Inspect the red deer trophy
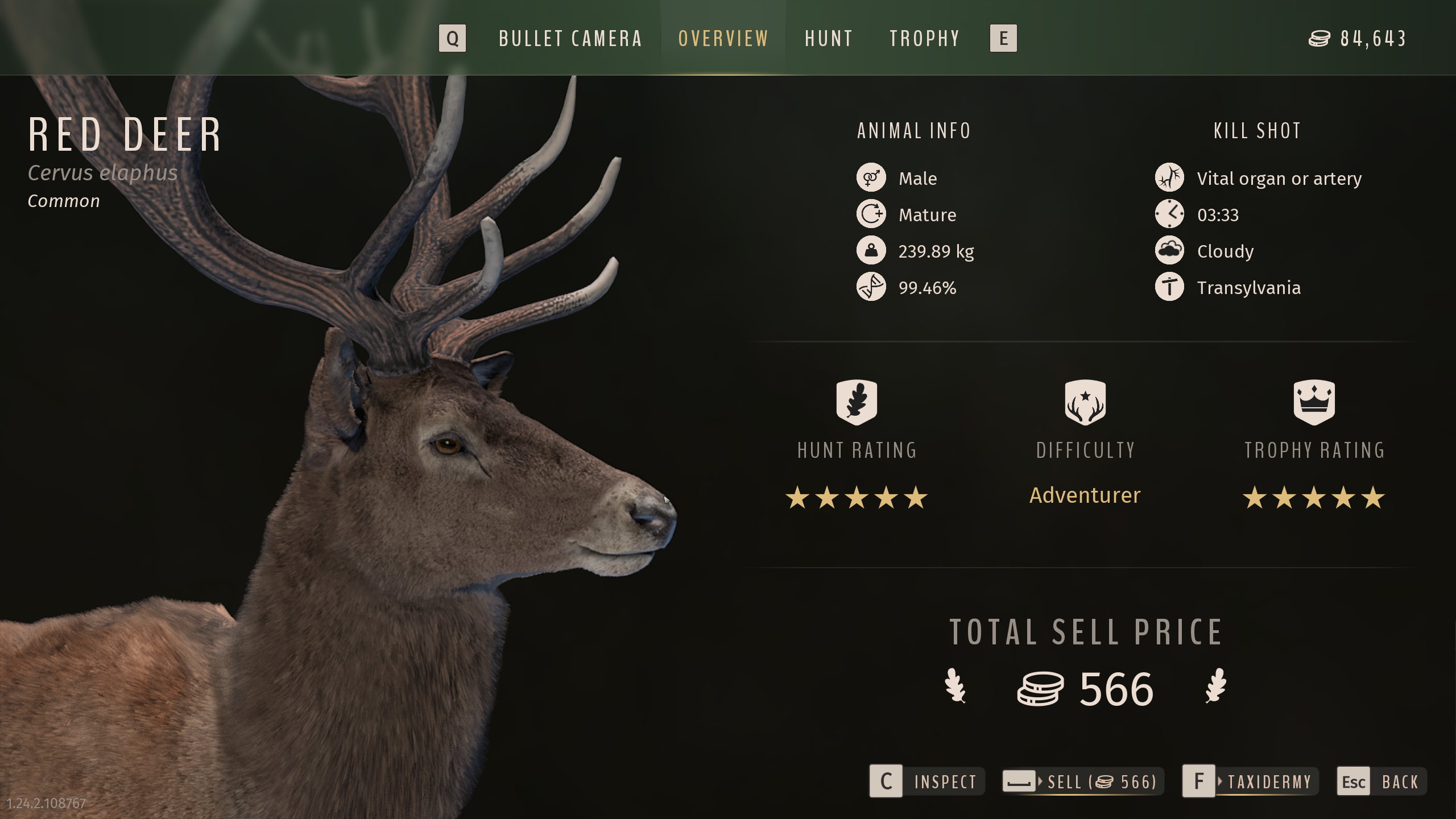 click(927, 781)
